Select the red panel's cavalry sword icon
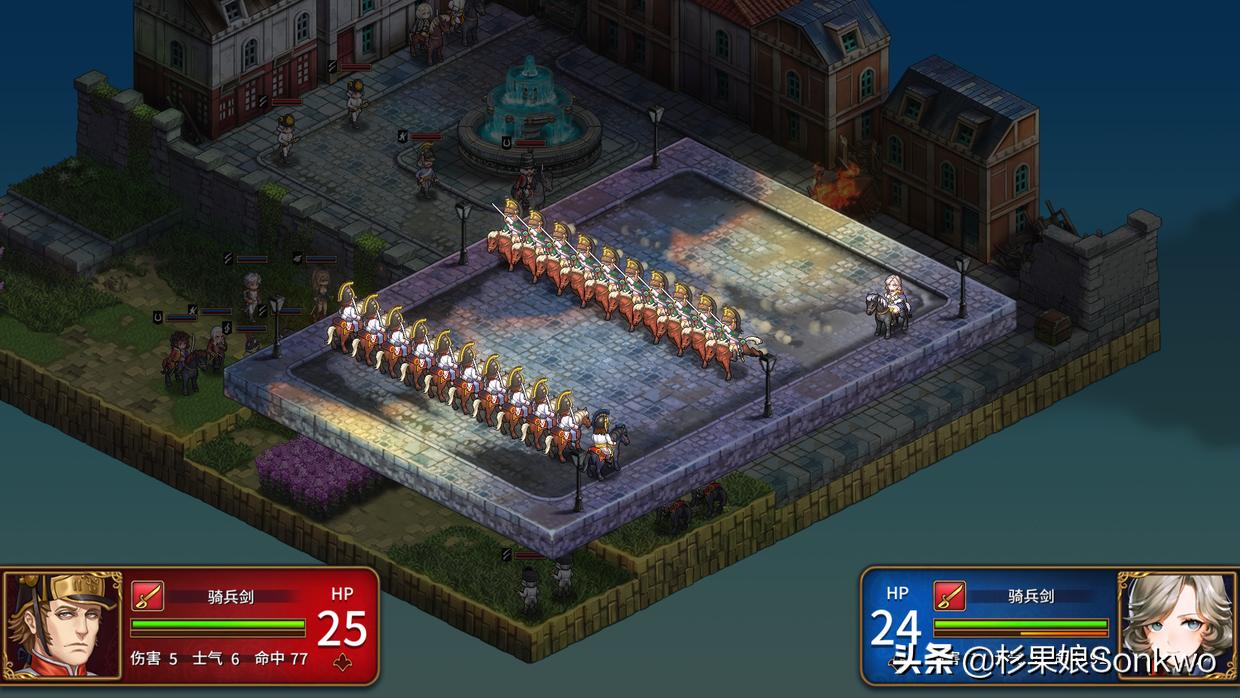 [x=147, y=597]
